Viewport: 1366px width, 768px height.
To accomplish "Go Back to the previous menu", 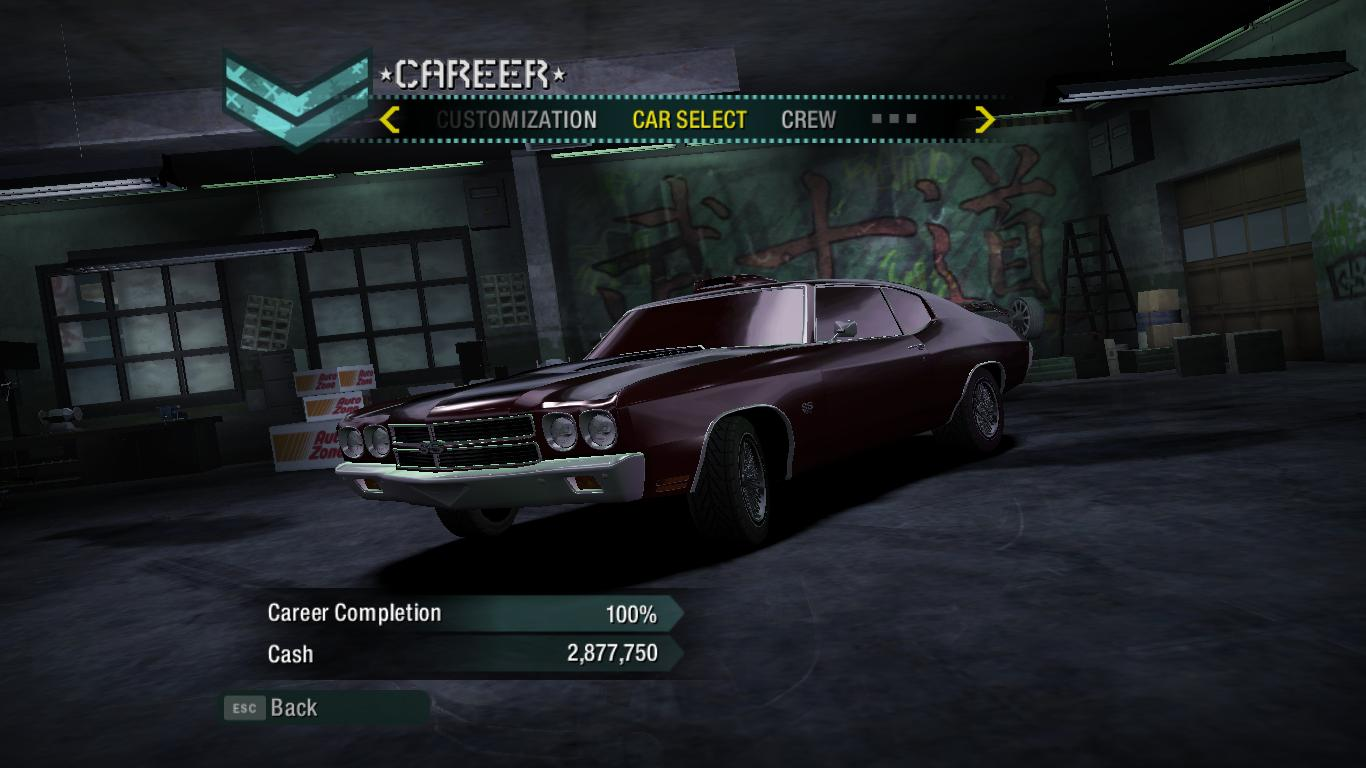I will coord(293,708).
